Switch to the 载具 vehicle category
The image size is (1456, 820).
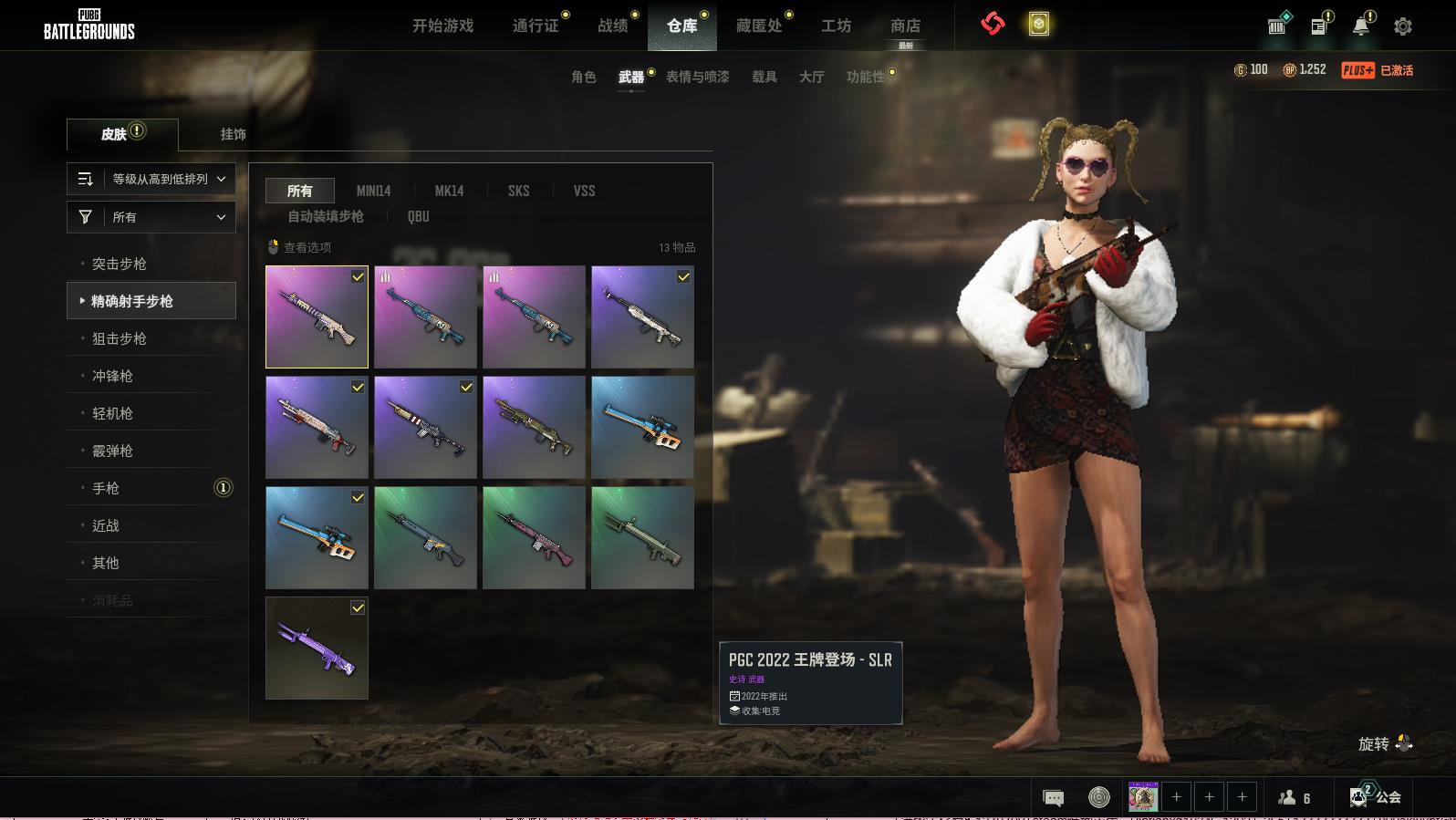pyautogui.click(x=764, y=77)
